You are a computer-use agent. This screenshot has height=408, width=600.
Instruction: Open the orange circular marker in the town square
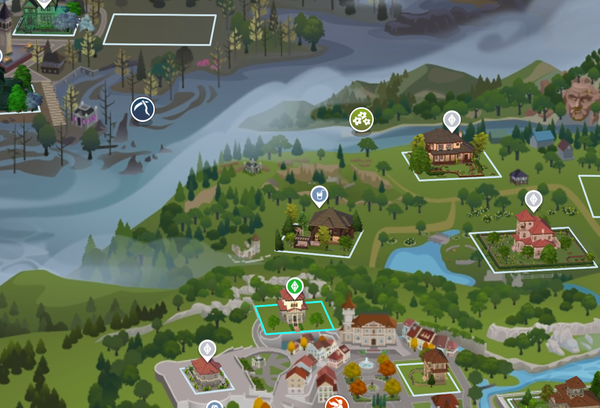tap(338, 404)
